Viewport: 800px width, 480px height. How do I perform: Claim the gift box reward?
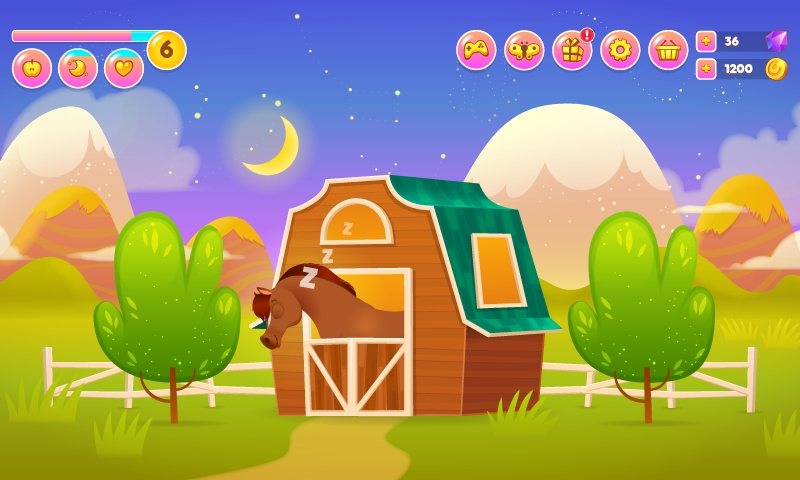pyautogui.click(x=572, y=50)
